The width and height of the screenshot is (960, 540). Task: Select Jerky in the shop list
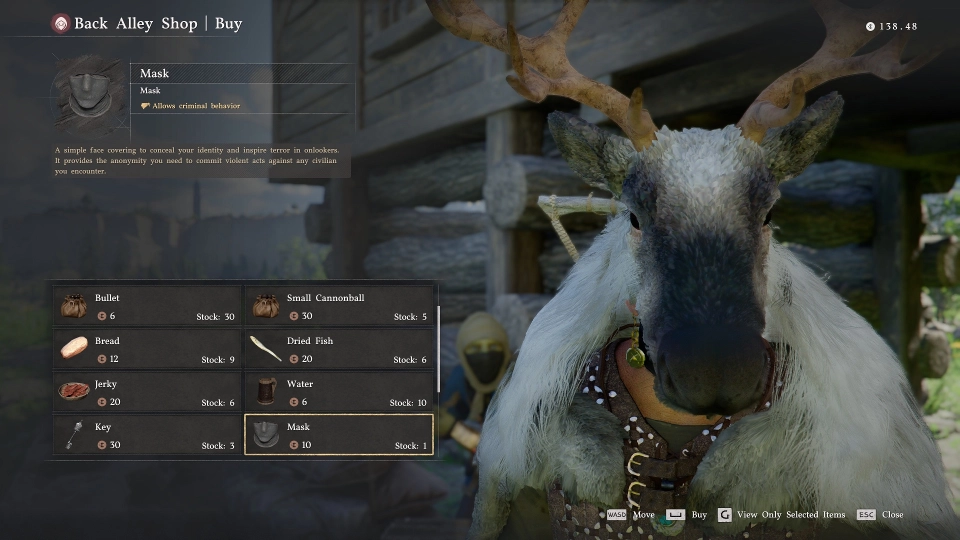[x=147, y=392]
